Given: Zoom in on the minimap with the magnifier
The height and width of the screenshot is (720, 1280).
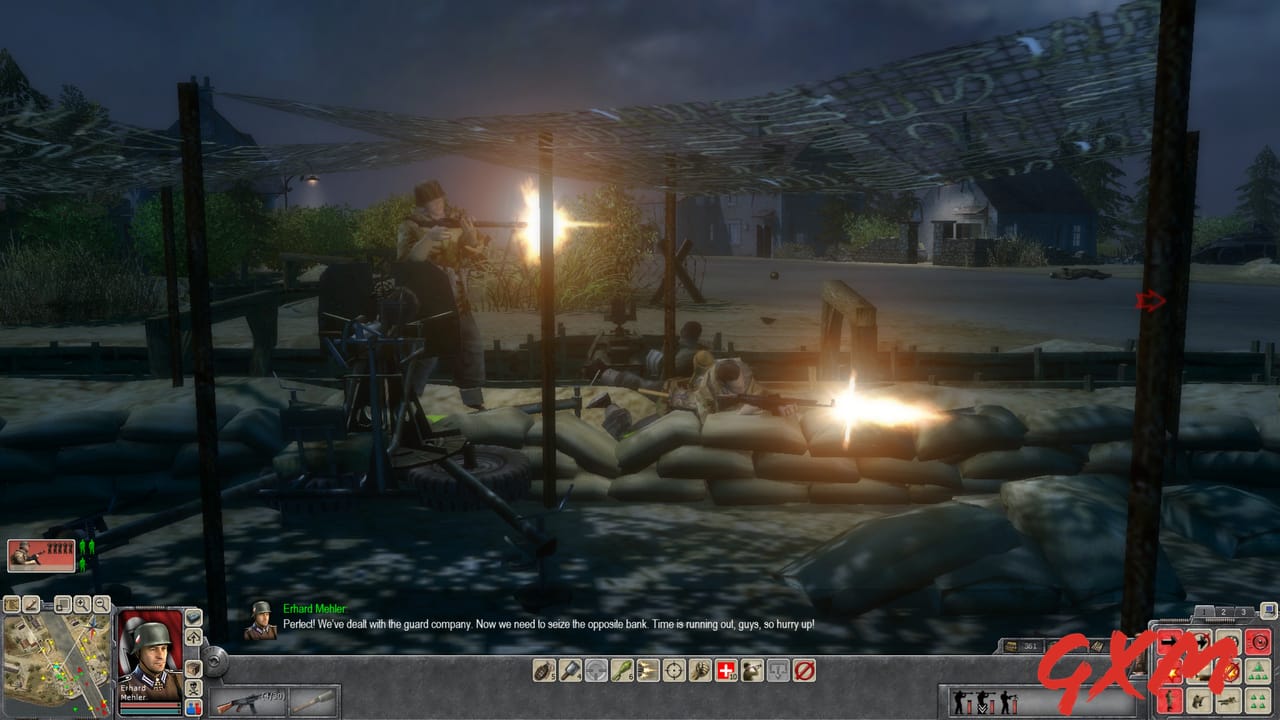Looking at the screenshot, I should [x=83, y=603].
